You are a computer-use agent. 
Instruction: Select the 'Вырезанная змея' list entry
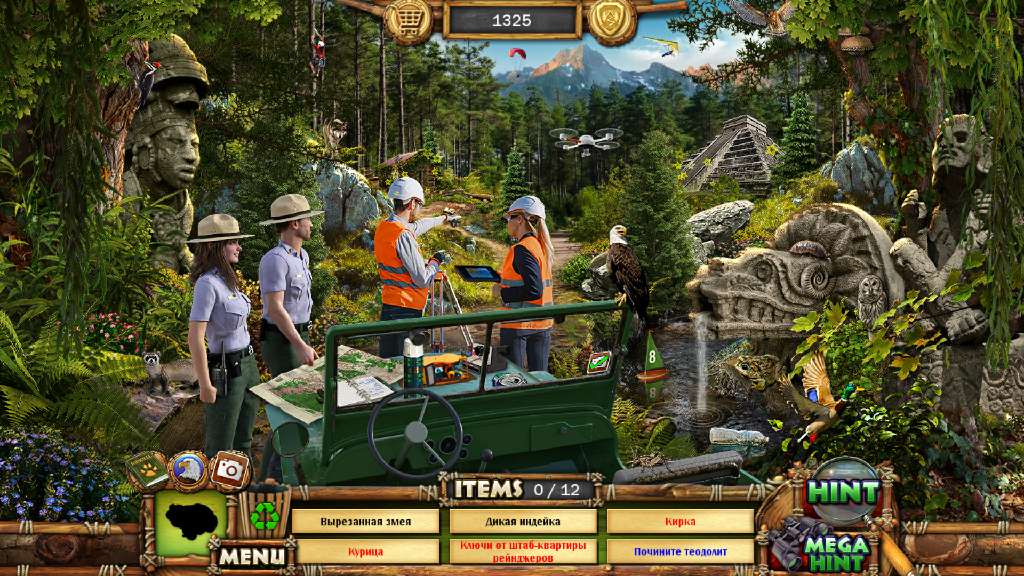coord(365,522)
